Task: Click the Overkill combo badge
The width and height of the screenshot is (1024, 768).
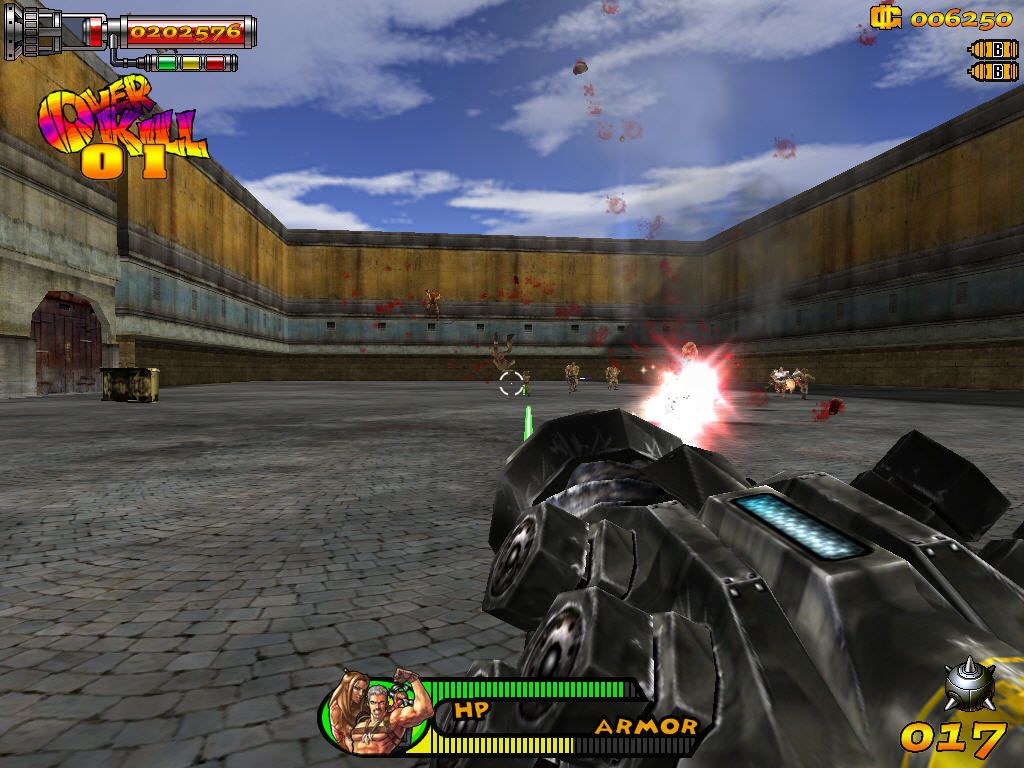Action: [120, 130]
